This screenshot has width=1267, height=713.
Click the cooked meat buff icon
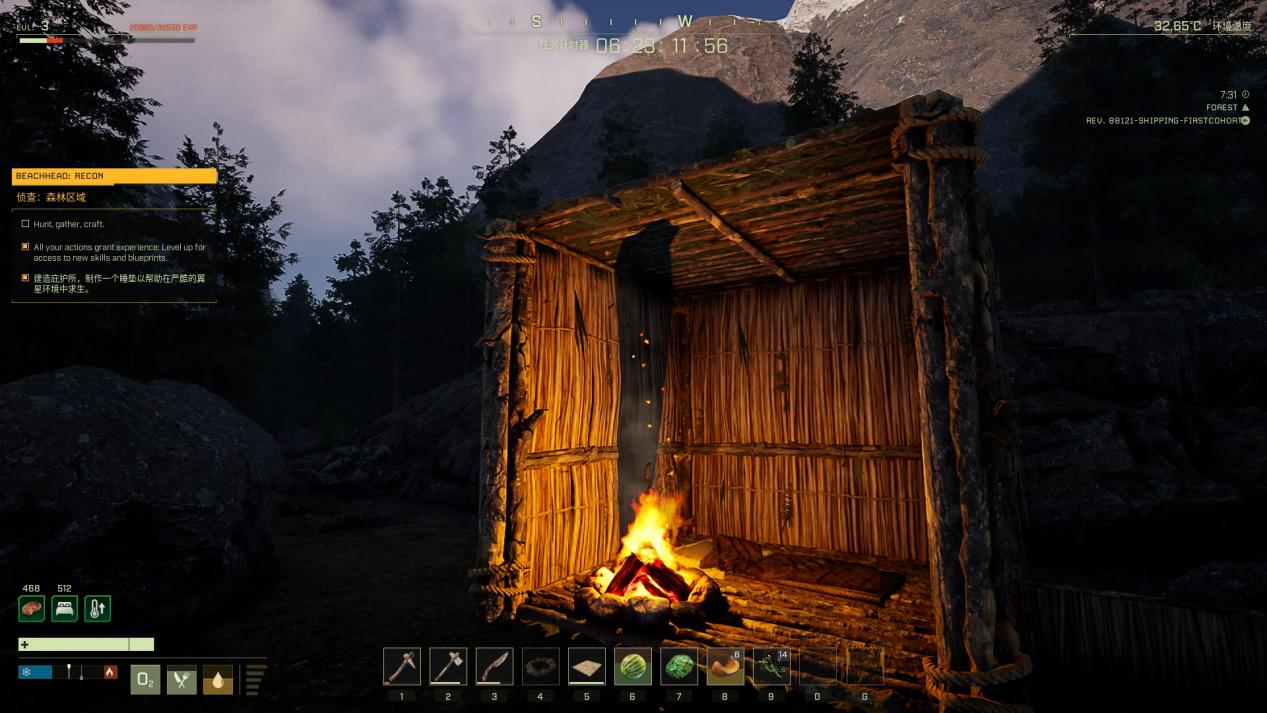pyautogui.click(x=31, y=608)
